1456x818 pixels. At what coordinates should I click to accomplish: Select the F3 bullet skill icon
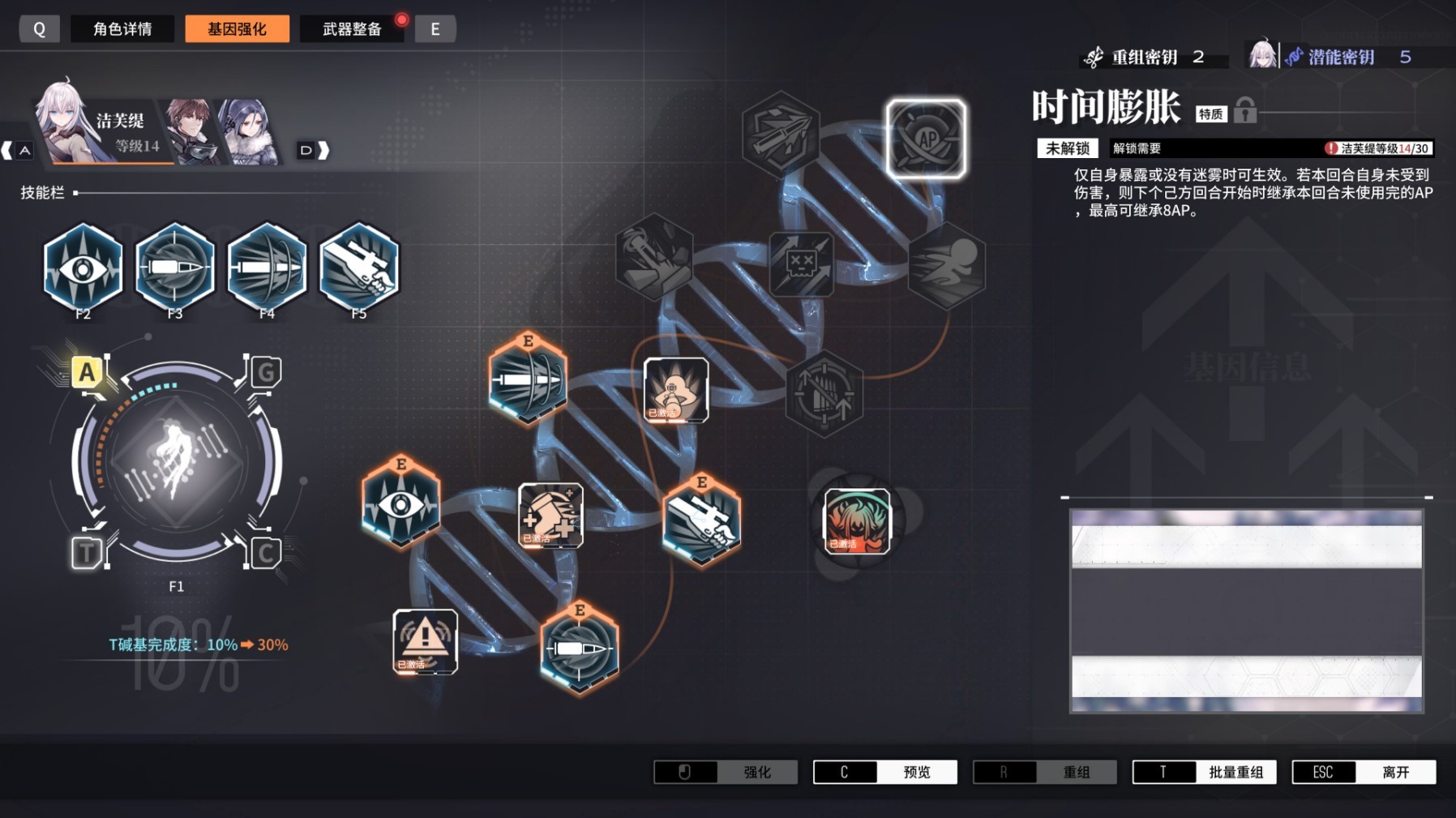click(173, 268)
